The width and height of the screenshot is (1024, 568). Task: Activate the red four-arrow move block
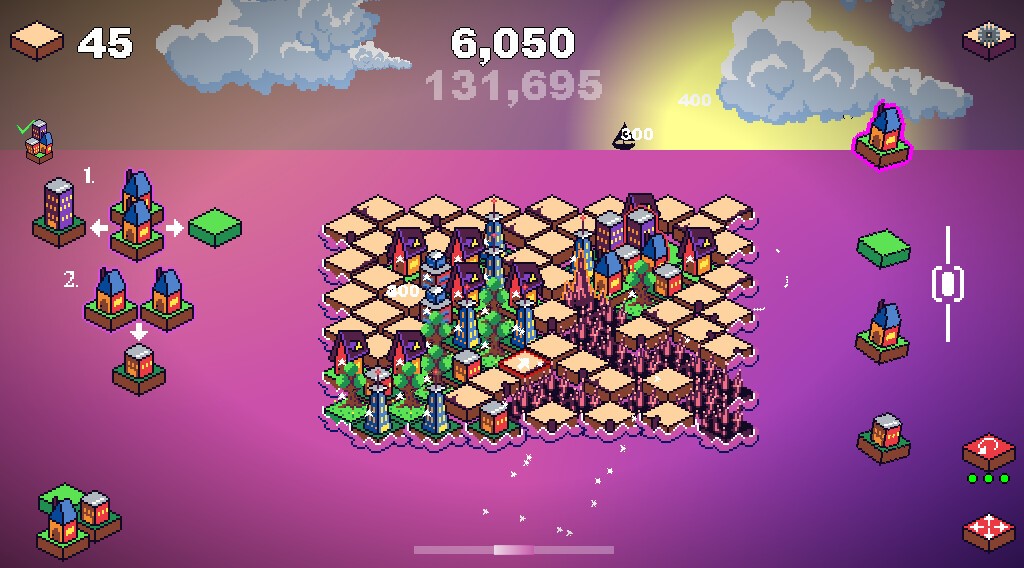[988, 529]
